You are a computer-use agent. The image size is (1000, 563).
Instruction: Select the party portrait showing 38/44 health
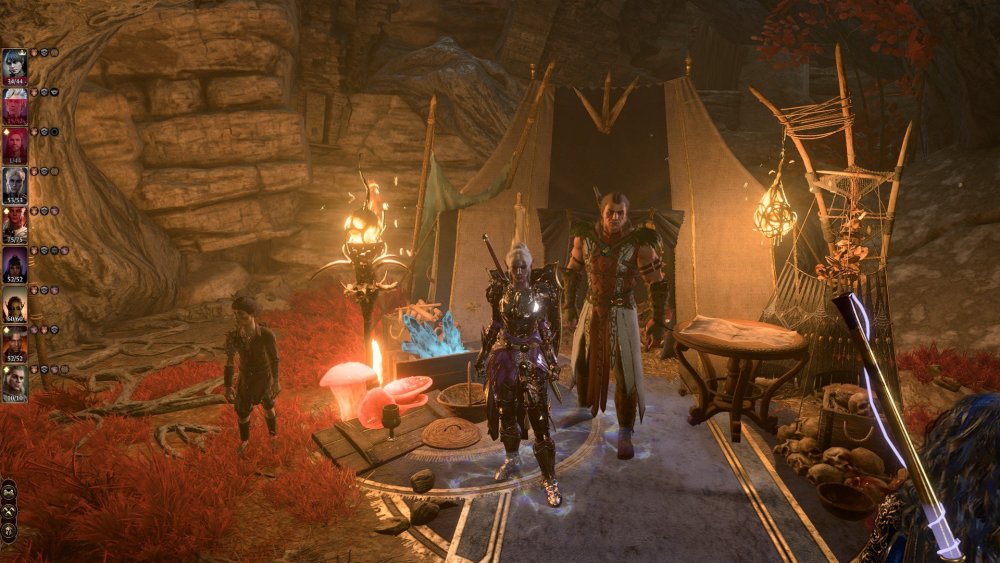[x=15, y=66]
